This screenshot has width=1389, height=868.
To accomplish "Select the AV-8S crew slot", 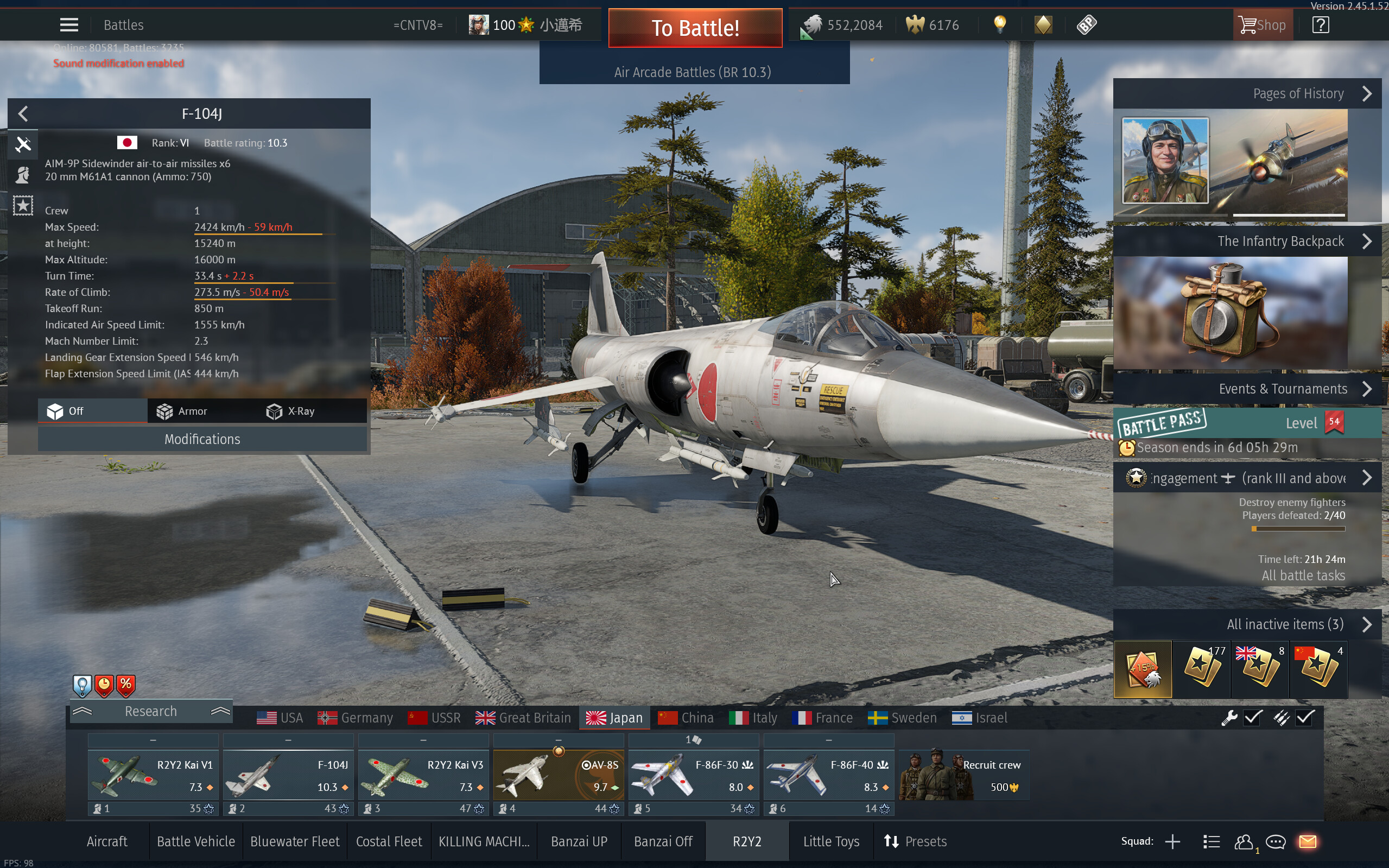I will tap(559, 775).
